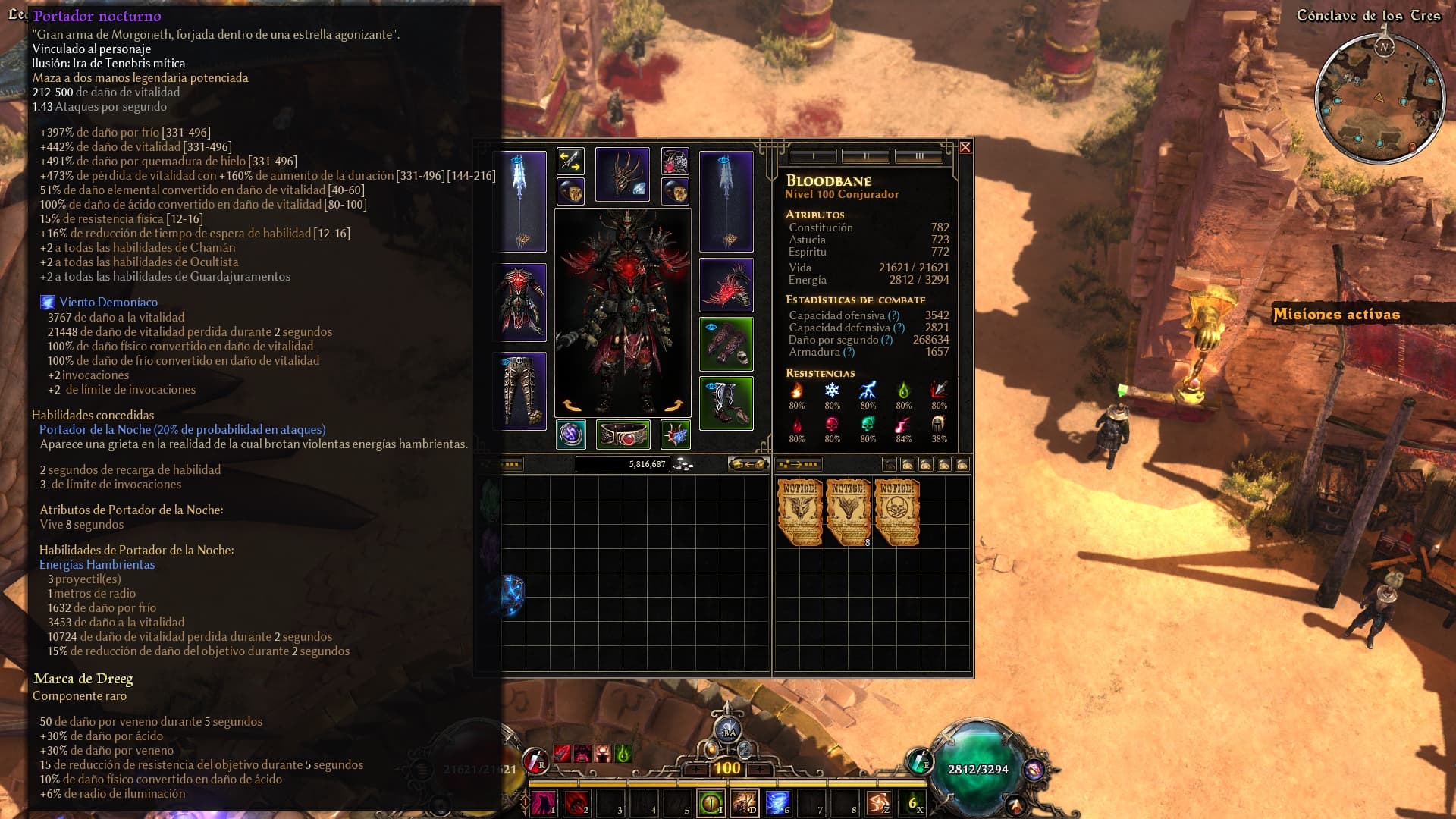This screenshot has height=819, width=1456.
Task: Select the skull-and-crossbones bounty notice
Action: pos(897,512)
